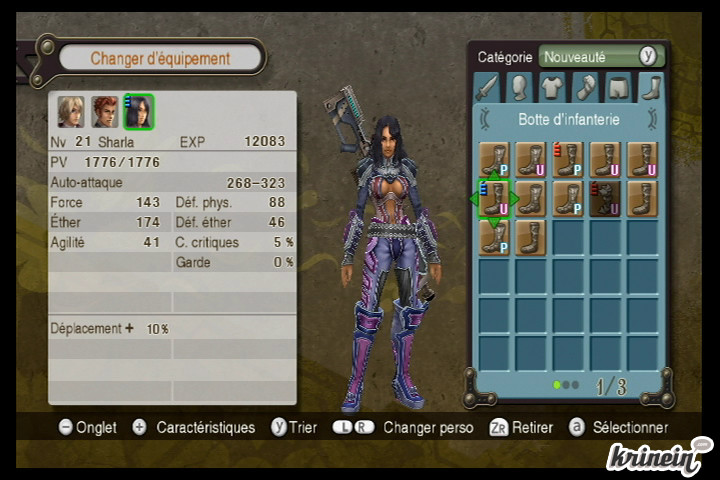Switch to the torso shirt category tab
This screenshot has height=480, width=720.
552,88
